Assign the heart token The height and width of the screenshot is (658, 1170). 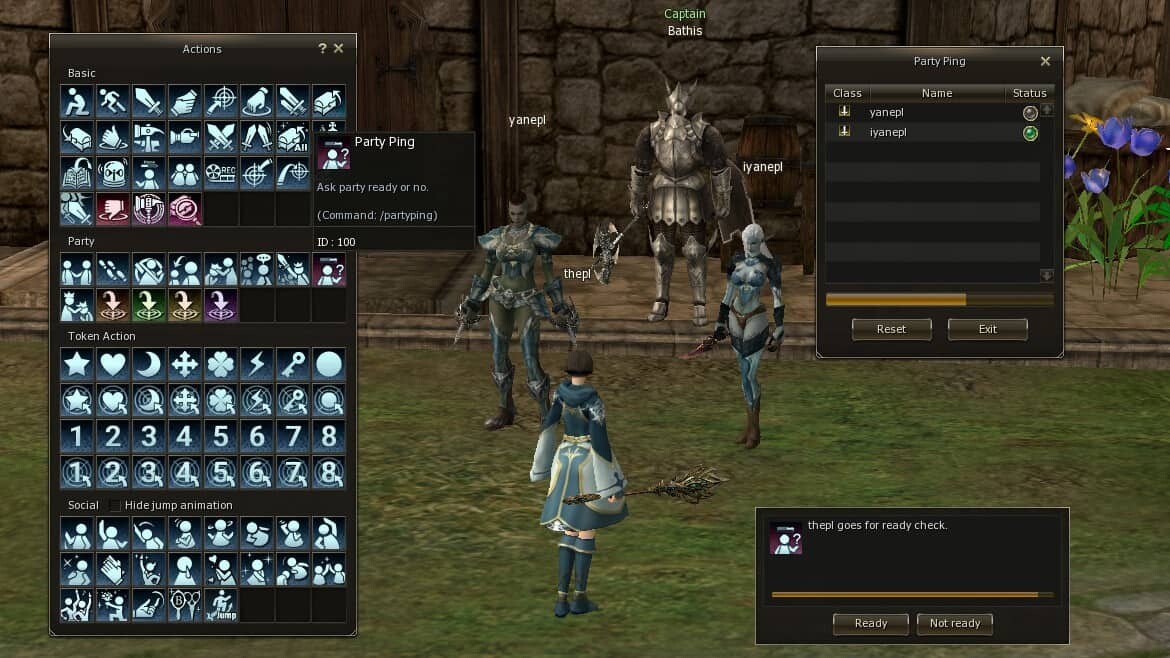tap(113, 364)
